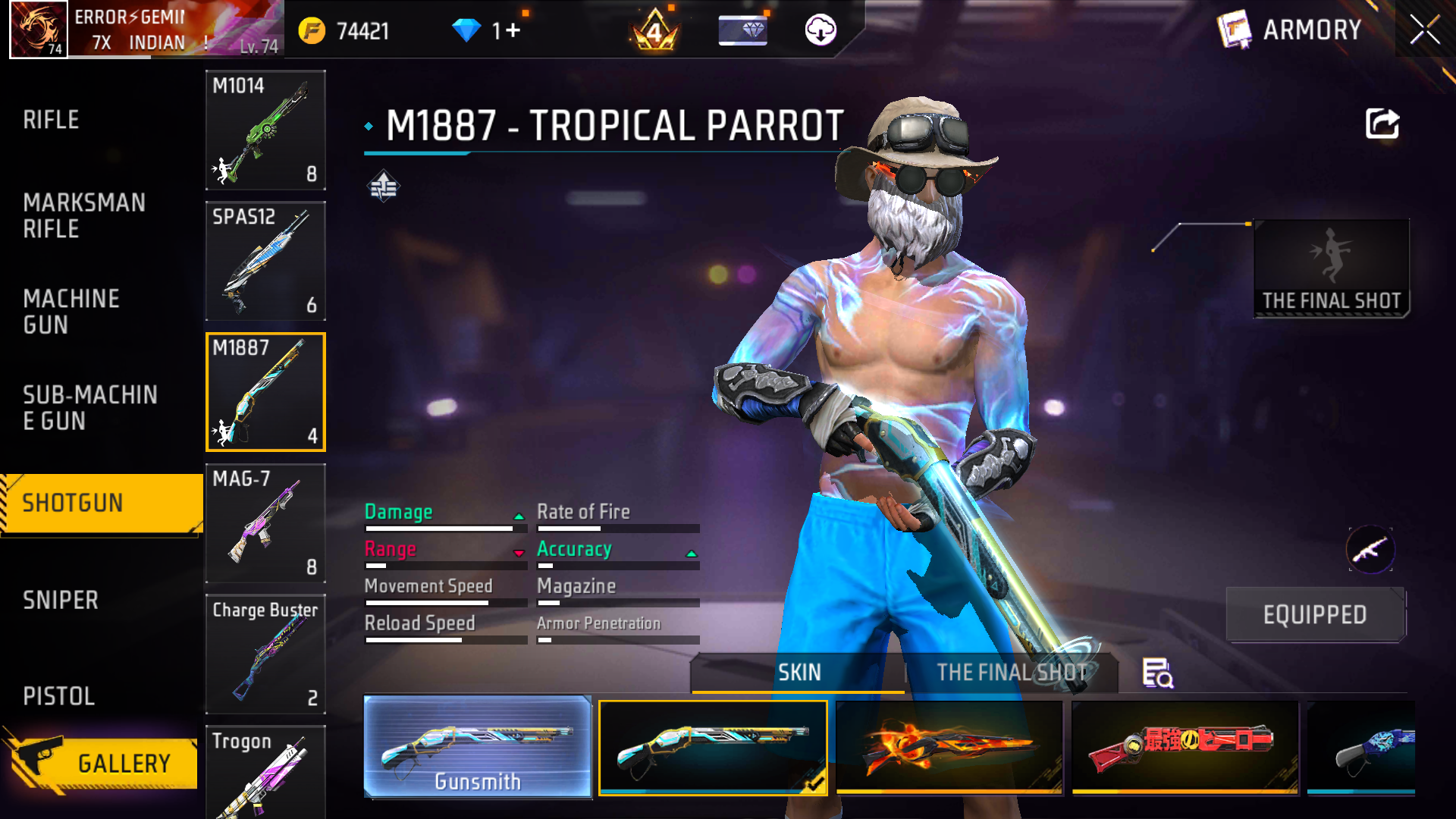Open the Gunsmith skin option
Viewport: 1456px width, 819px height.
click(478, 747)
